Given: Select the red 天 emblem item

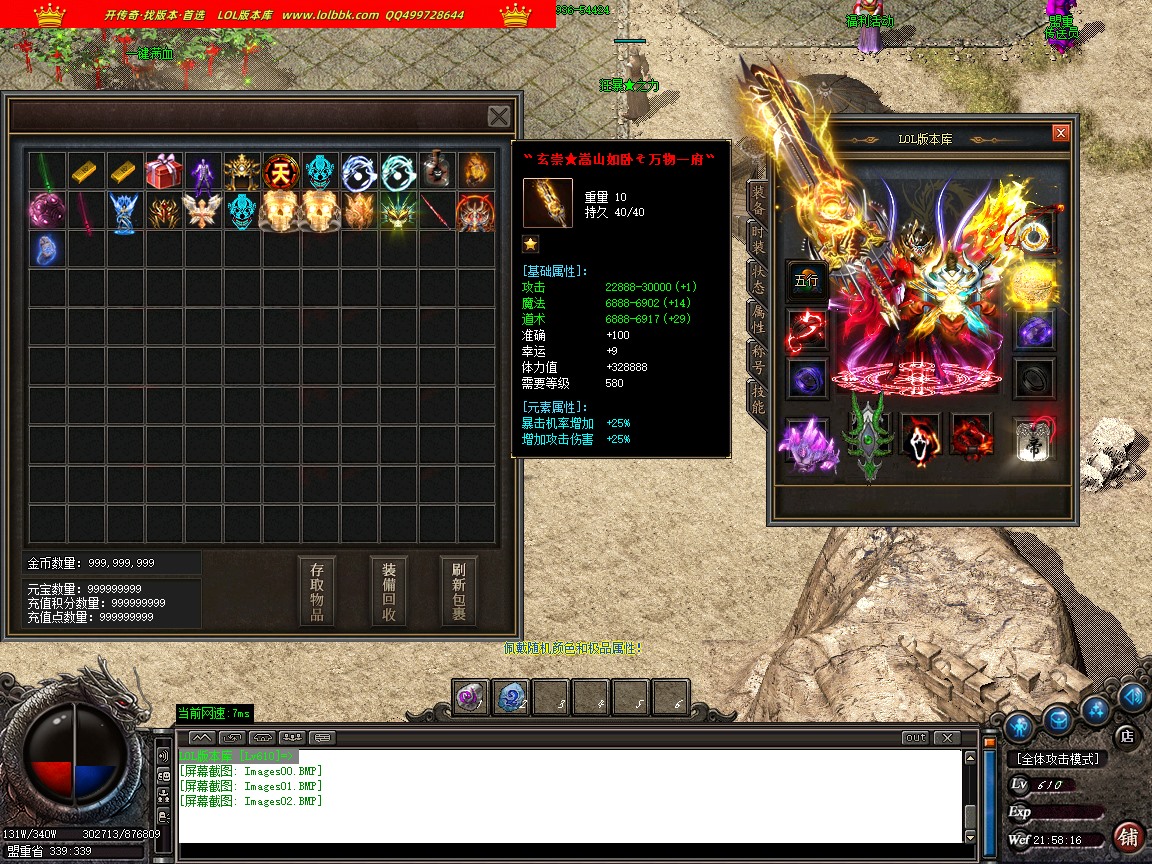Looking at the screenshot, I should tap(281, 172).
